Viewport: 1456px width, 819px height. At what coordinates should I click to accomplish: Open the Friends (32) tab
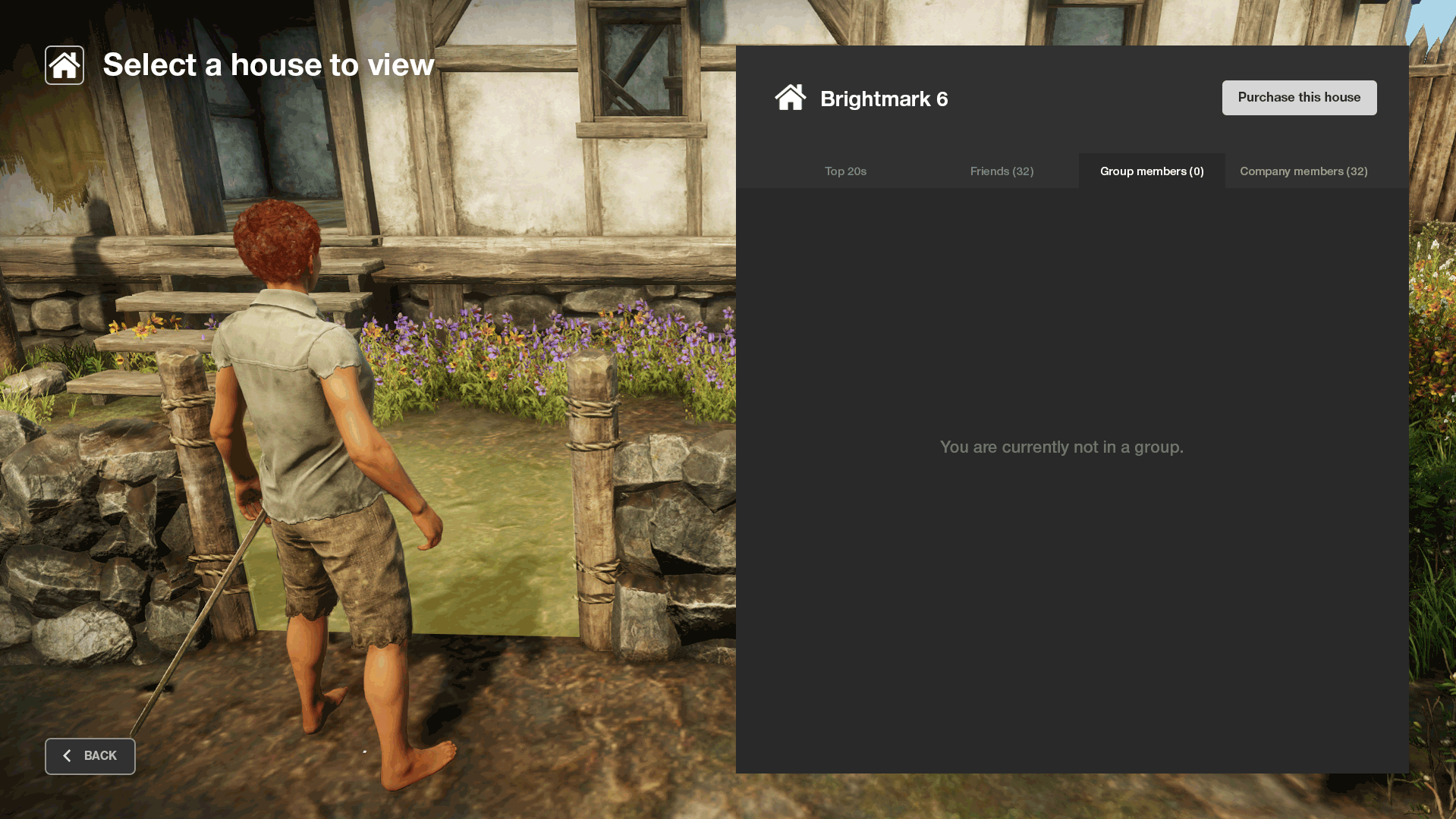tap(1002, 171)
